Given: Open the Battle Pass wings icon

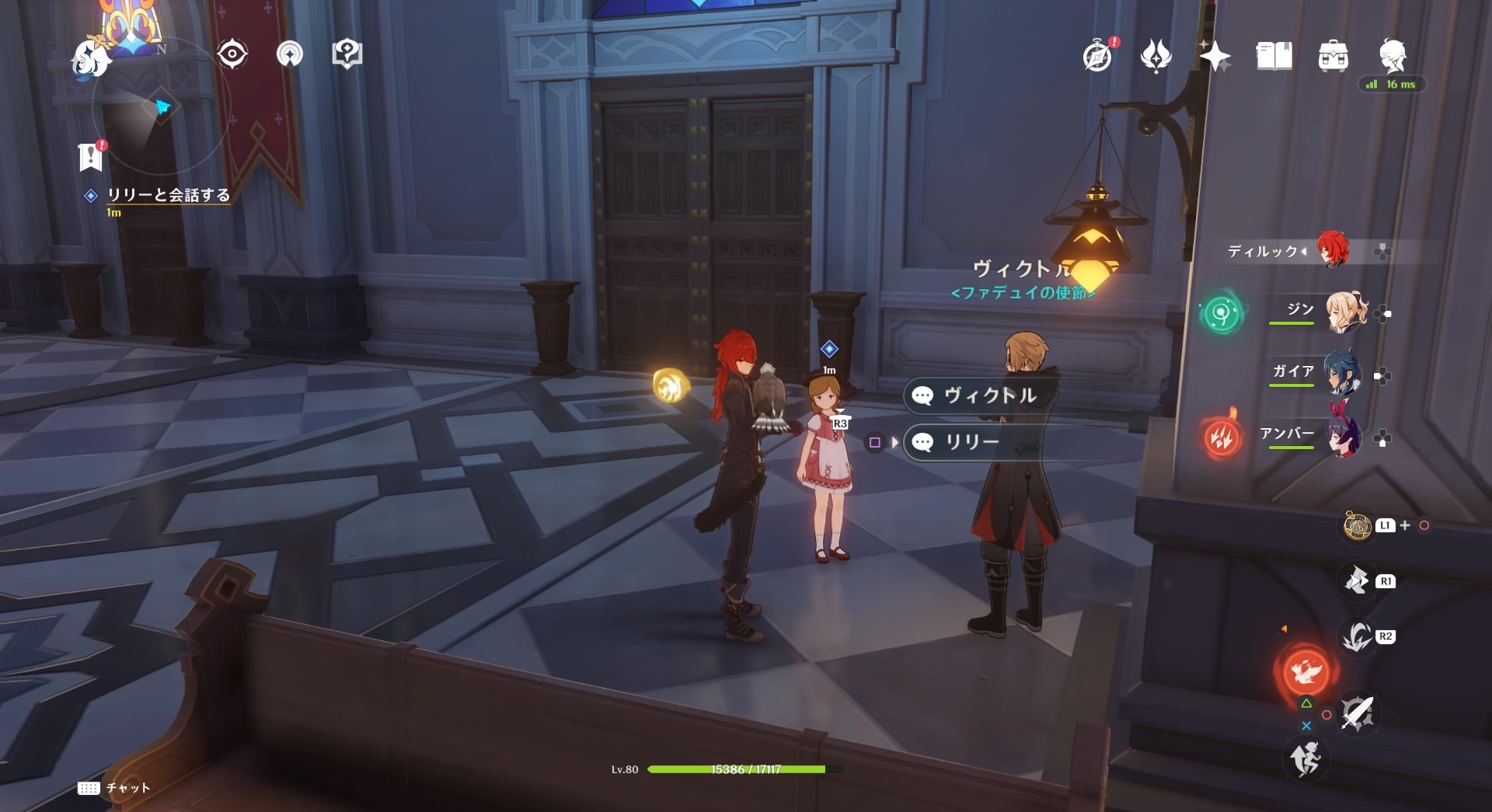Looking at the screenshot, I should [x=1157, y=54].
